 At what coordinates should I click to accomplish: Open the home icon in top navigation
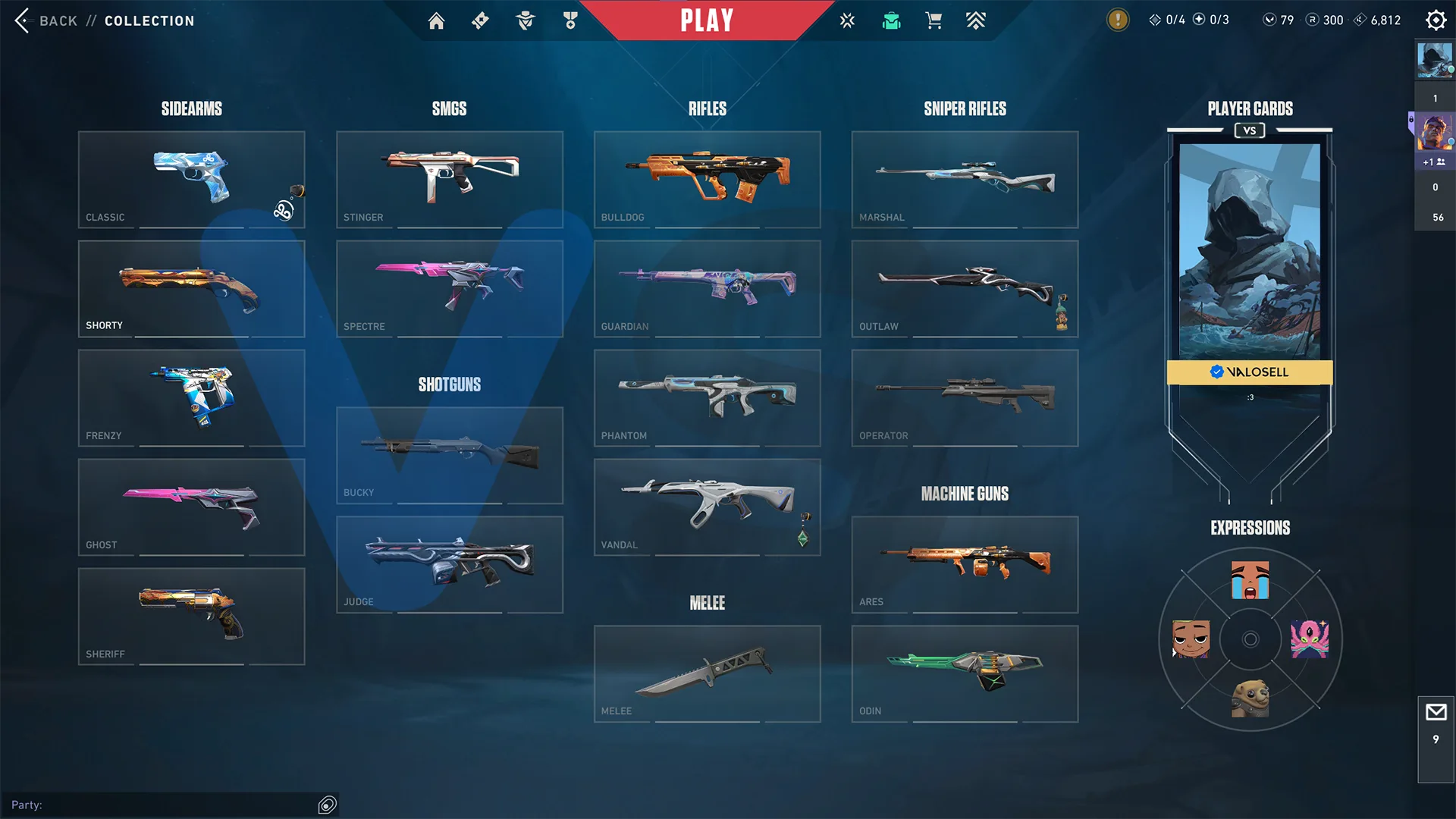[436, 20]
